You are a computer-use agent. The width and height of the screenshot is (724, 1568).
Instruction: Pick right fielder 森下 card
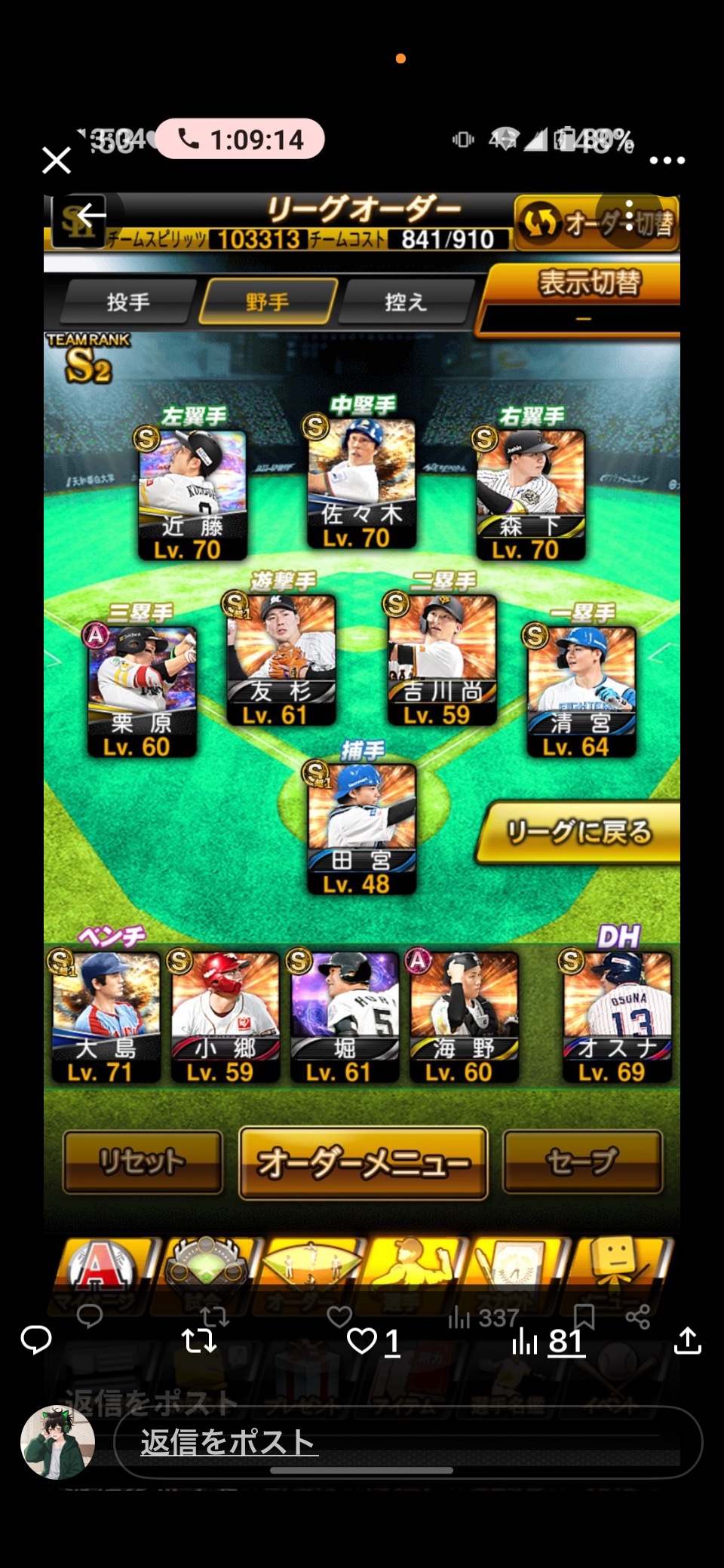pyautogui.click(x=530, y=494)
